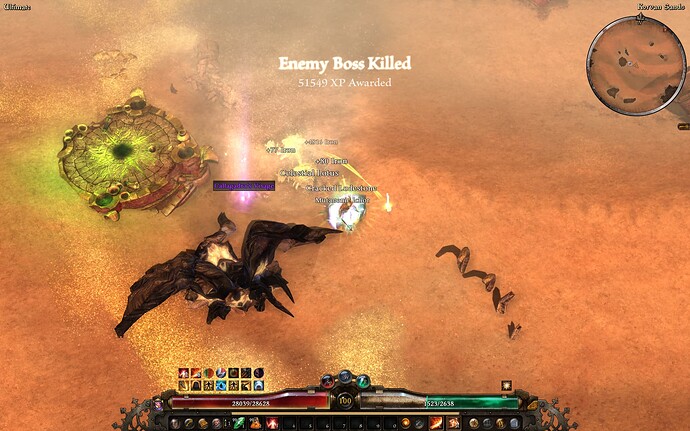Click the level 100 character medallion
This screenshot has height=431, width=690.
point(344,401)
